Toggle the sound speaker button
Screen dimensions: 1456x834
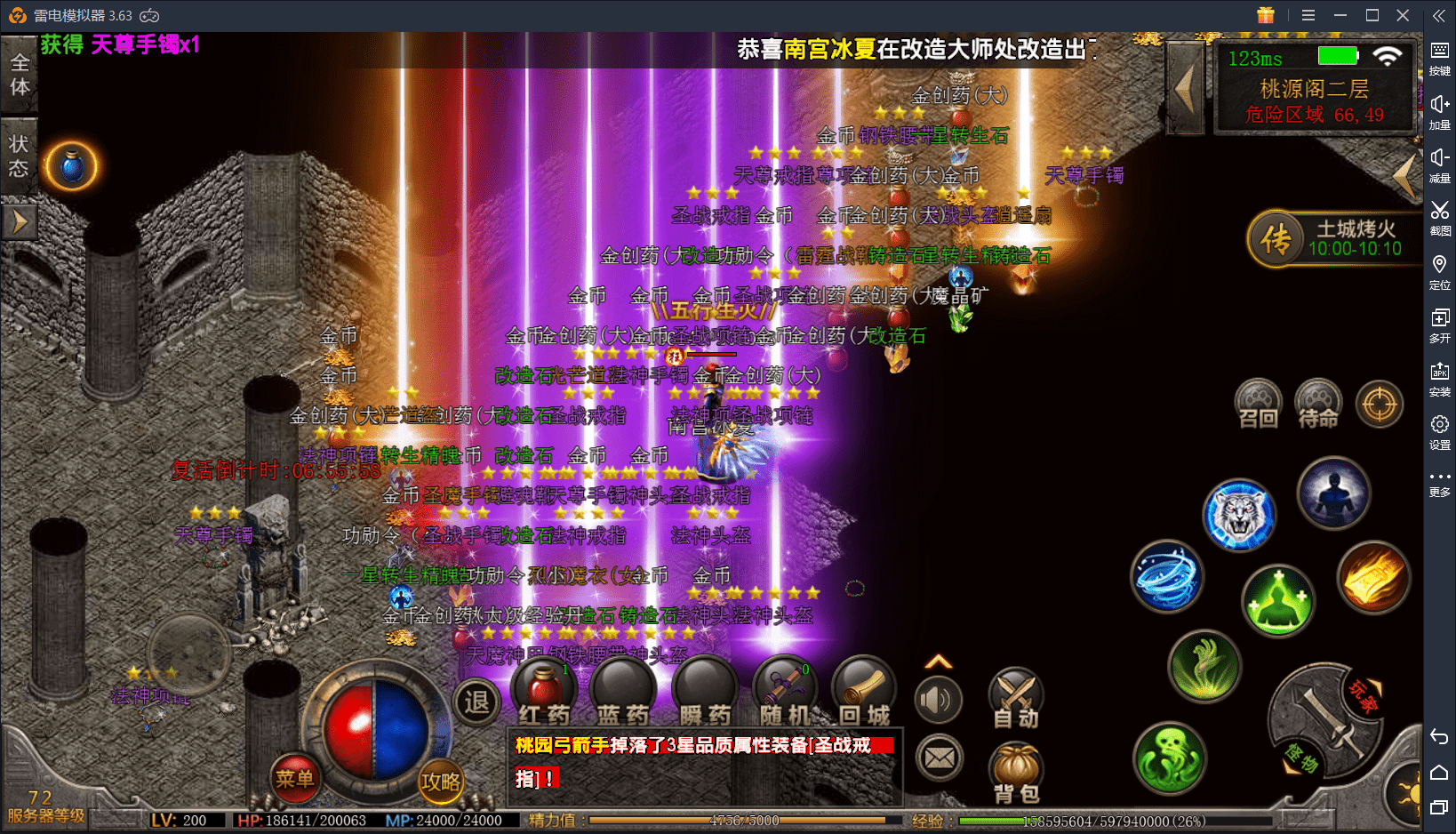[938, 700]
